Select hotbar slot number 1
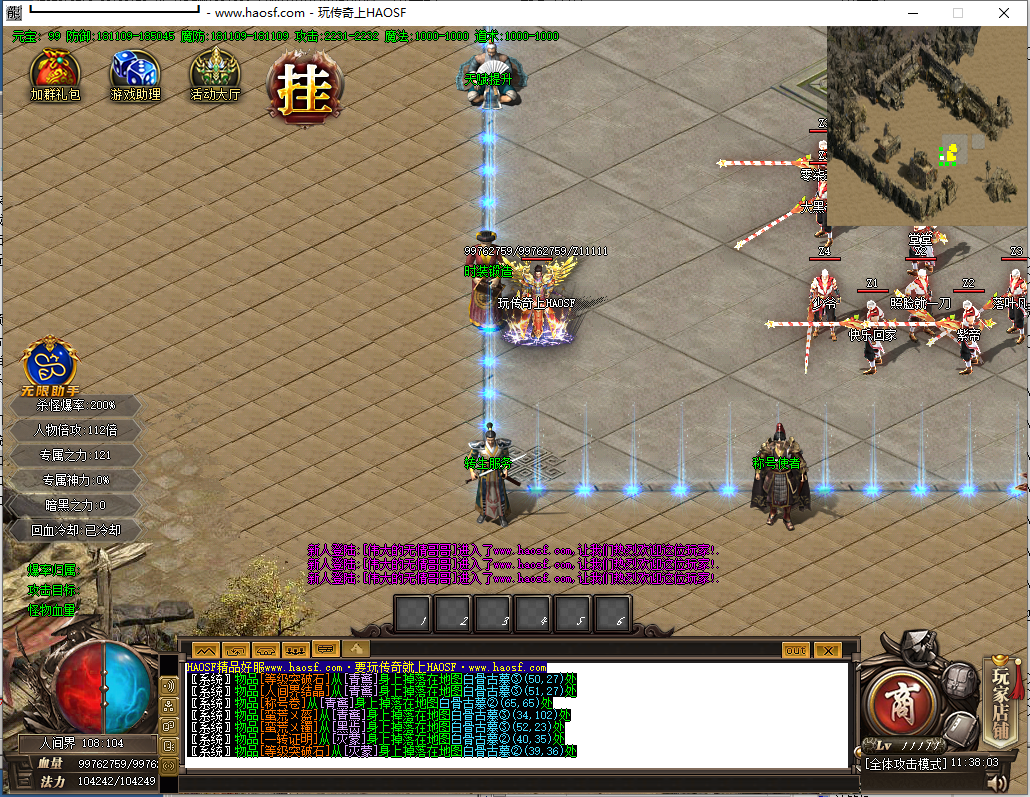This screenshot has height=797, width=1030. pos(413,614)
